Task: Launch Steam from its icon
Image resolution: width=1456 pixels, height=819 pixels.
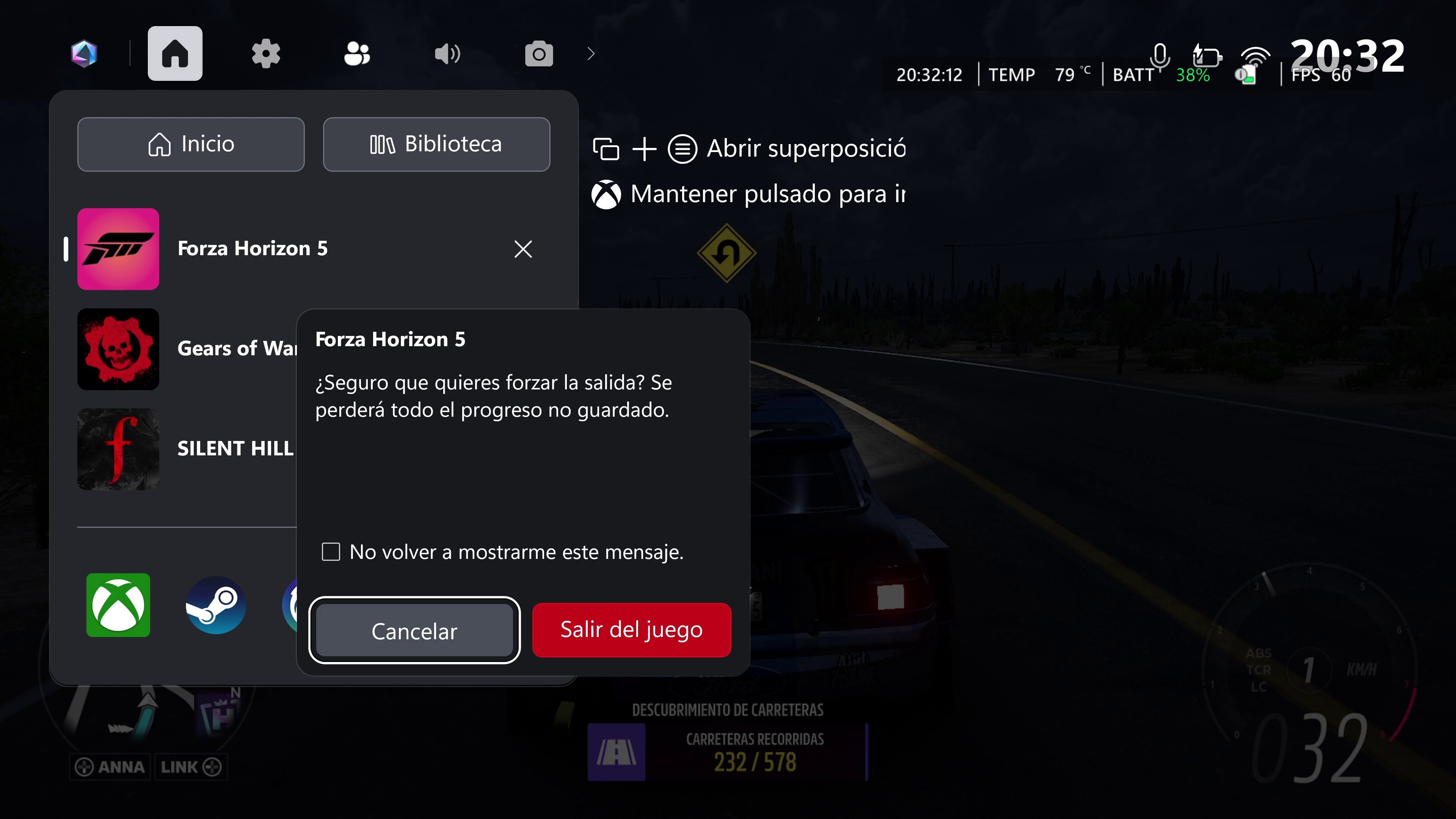Action: (215, 606)
